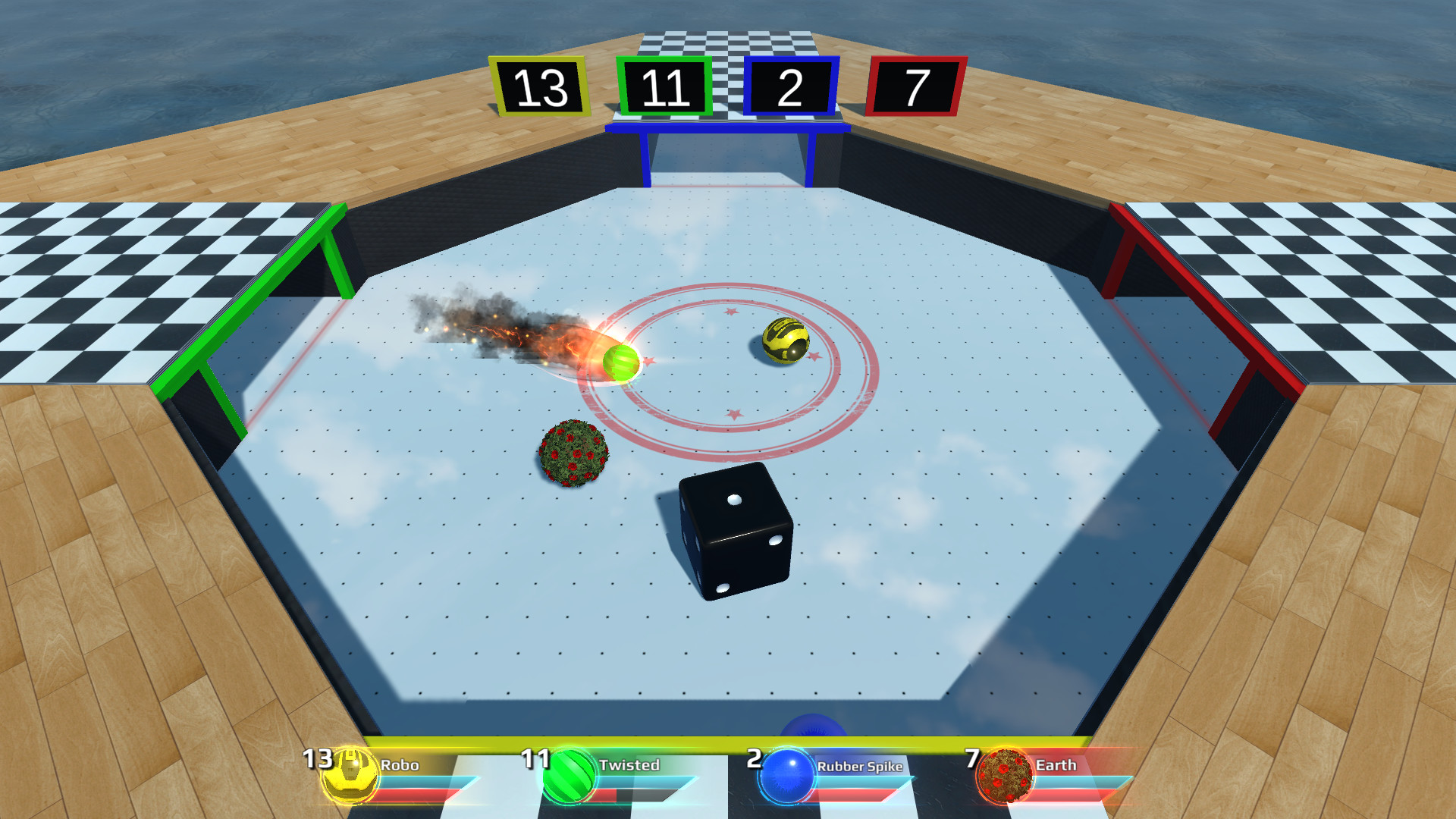Click the Earth name label
The width and height of the screenshot is (1456, 819).
(1056, 766)
